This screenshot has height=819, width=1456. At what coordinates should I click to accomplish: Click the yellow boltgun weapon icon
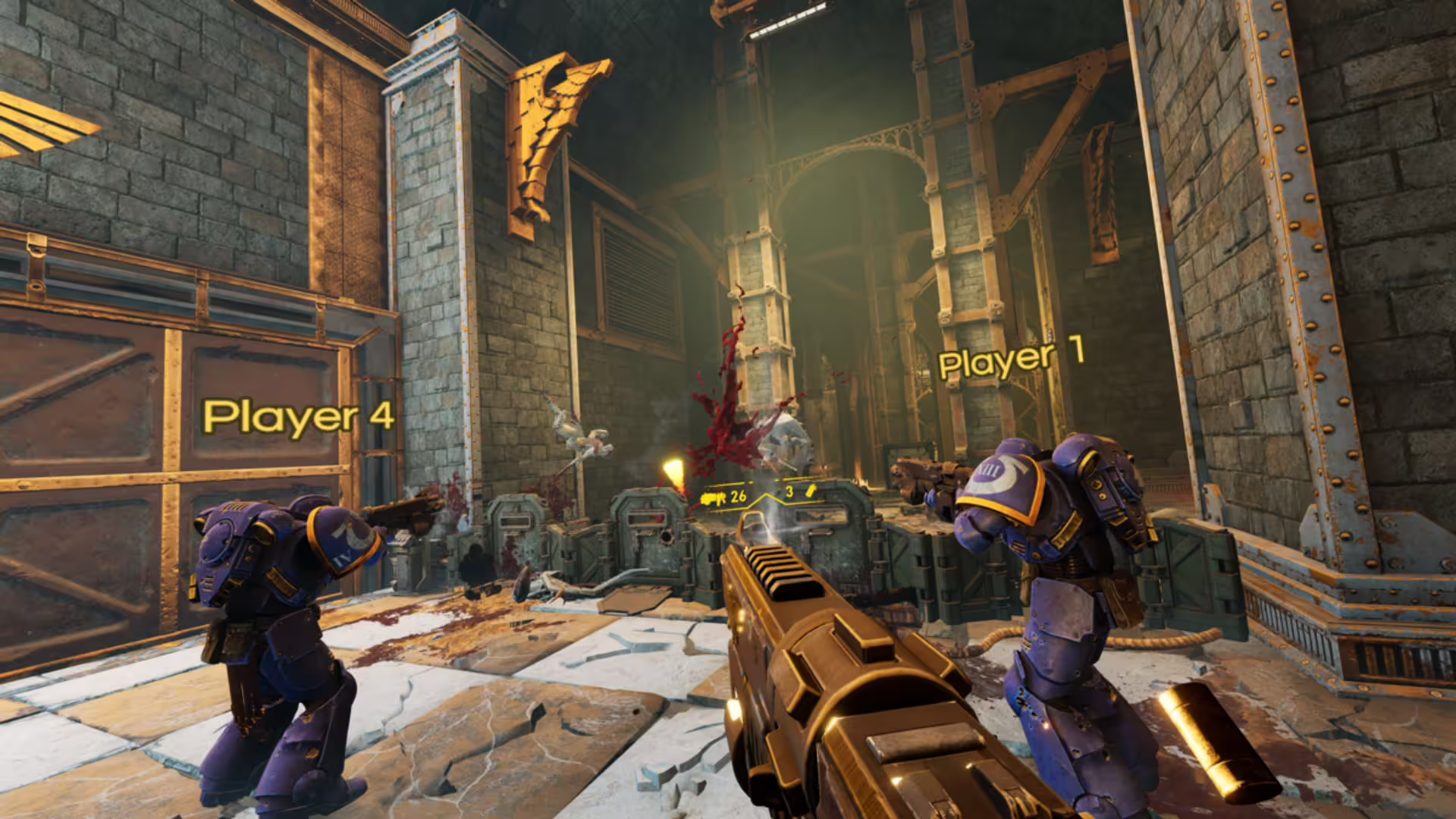pos(713,498)
